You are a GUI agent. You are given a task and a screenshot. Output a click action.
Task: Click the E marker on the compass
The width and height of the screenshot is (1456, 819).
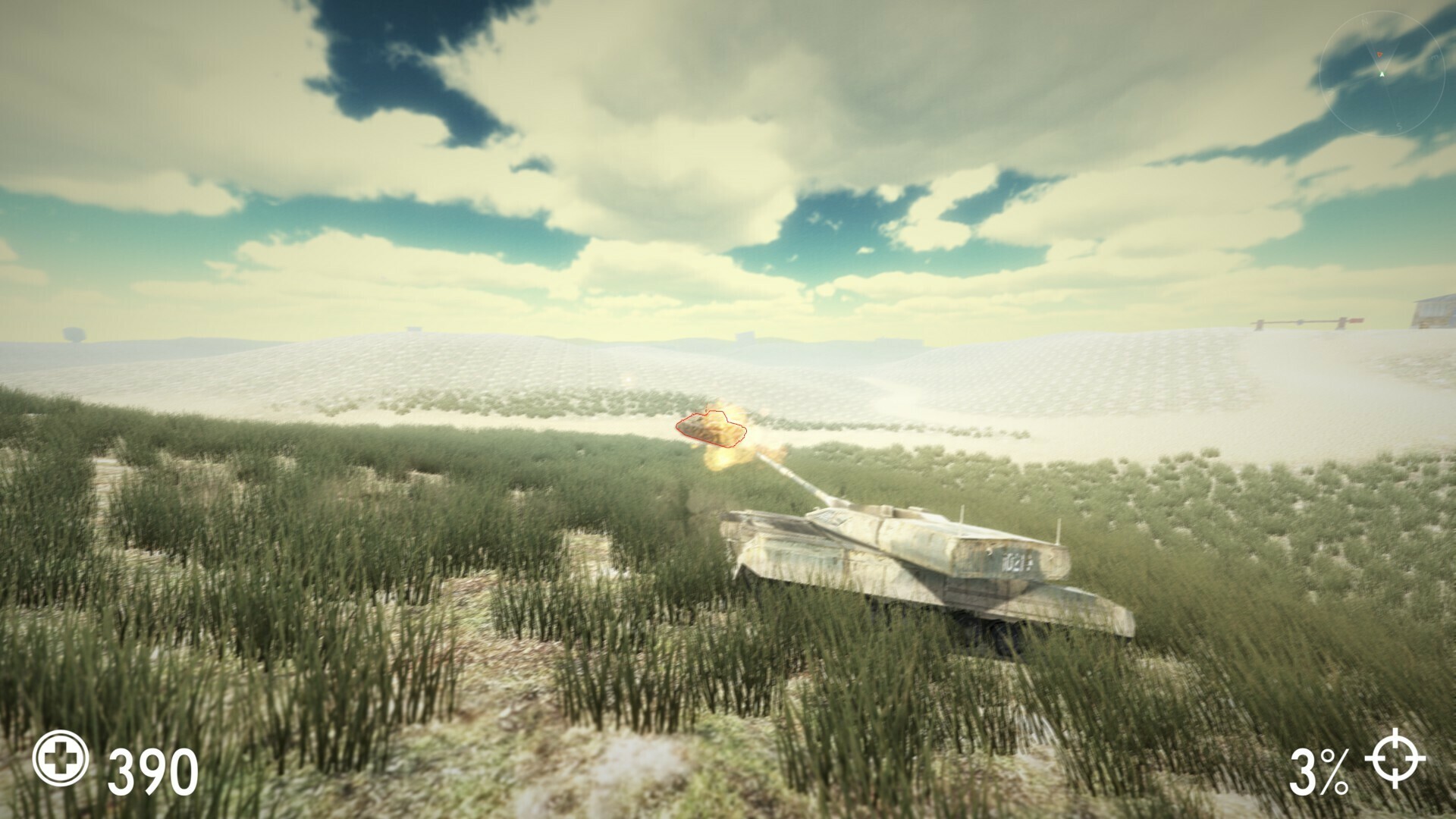click(x=1436, y=57)
